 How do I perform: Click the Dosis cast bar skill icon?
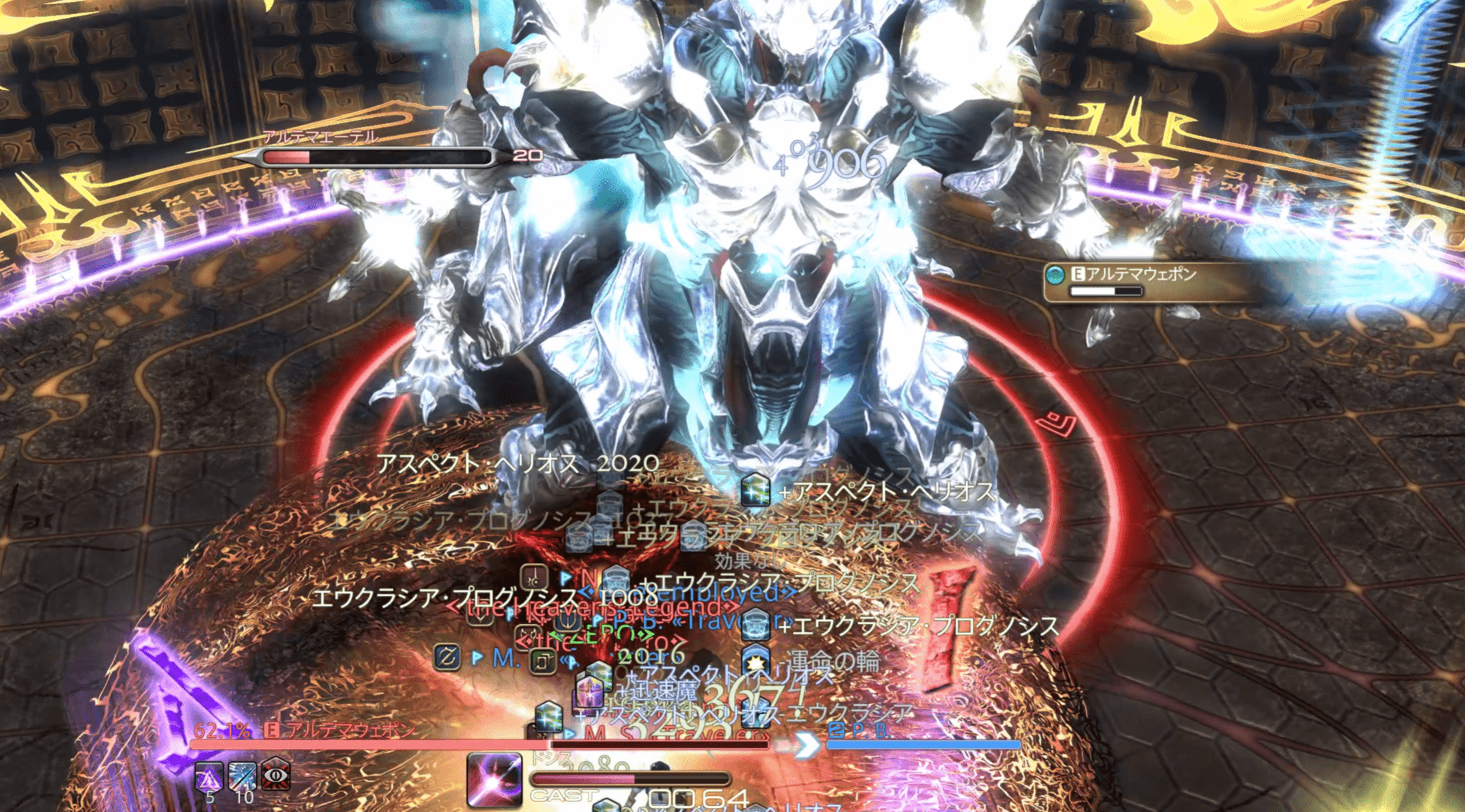tap(494, 779)
